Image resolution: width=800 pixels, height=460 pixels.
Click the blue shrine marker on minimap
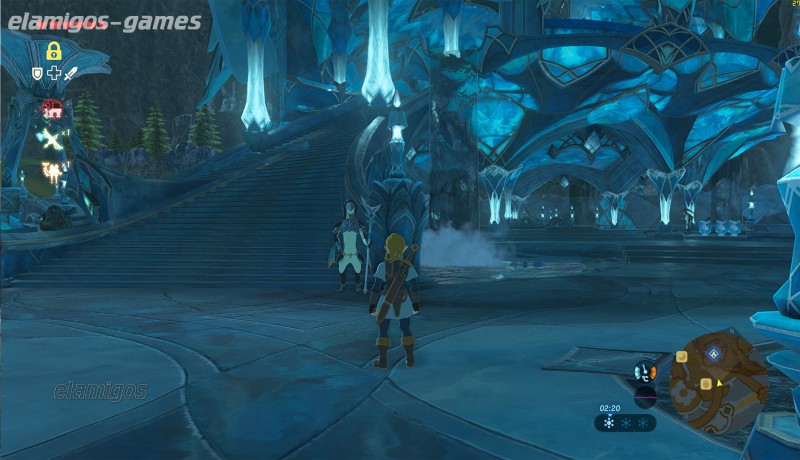[x=713, y=353]
